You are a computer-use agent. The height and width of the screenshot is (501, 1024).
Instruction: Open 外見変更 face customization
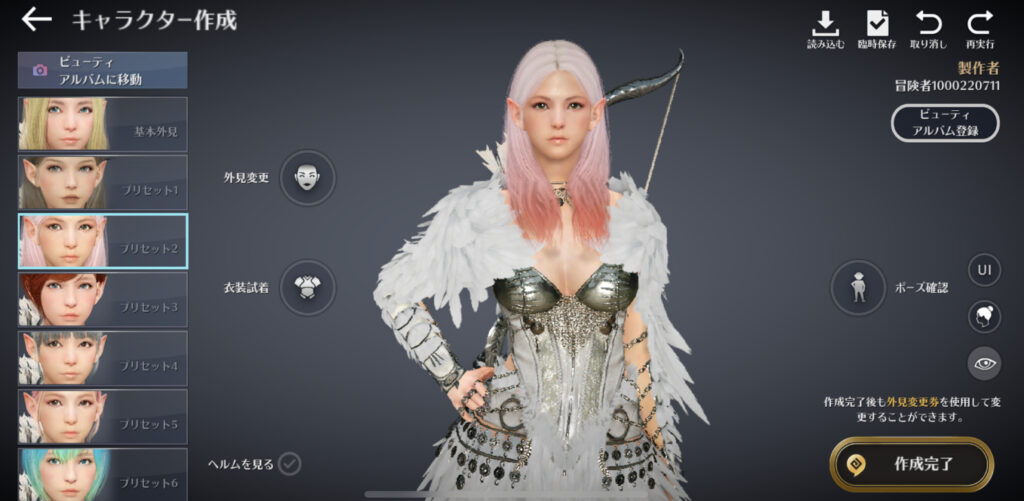[307, 178]
